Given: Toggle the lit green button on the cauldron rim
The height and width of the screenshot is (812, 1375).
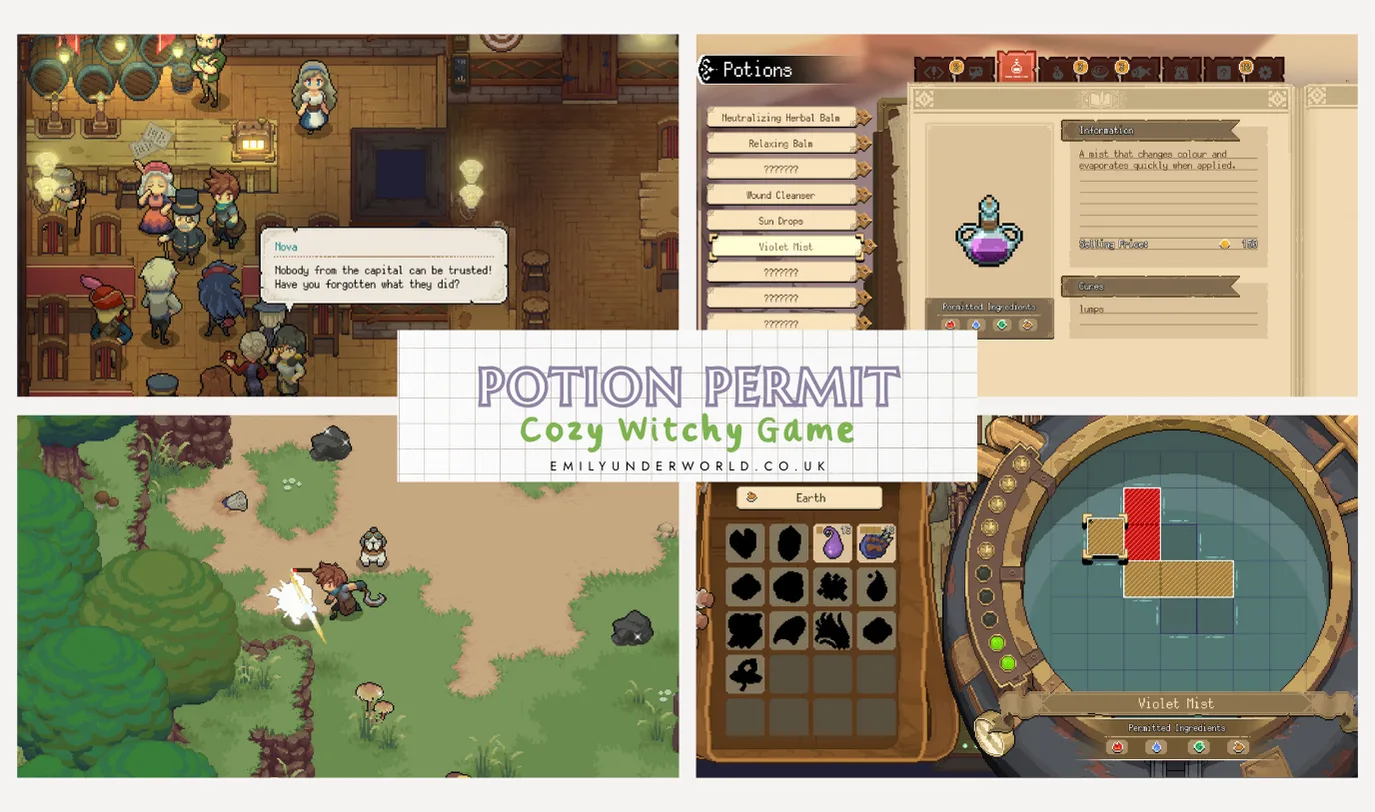Looking at the screenshot, I should tap(1008, 663).
